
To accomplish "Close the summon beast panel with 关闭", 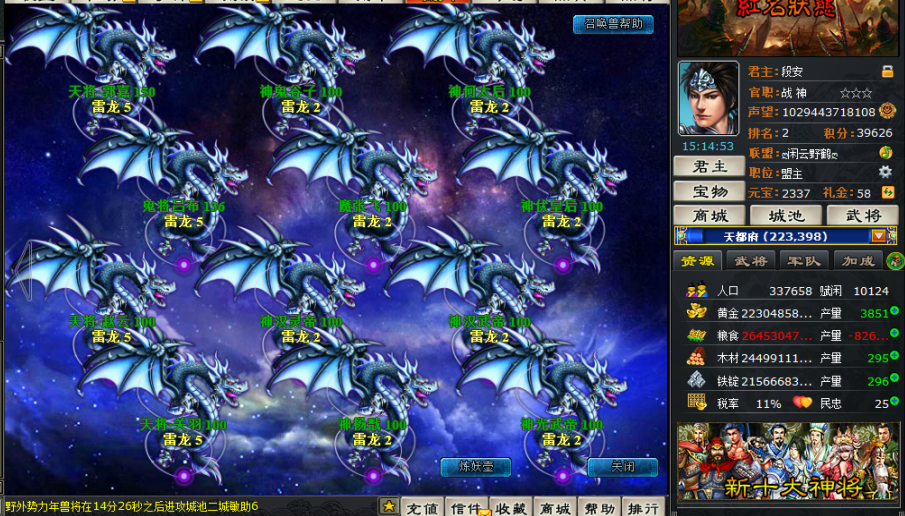I will coord(622,467).
